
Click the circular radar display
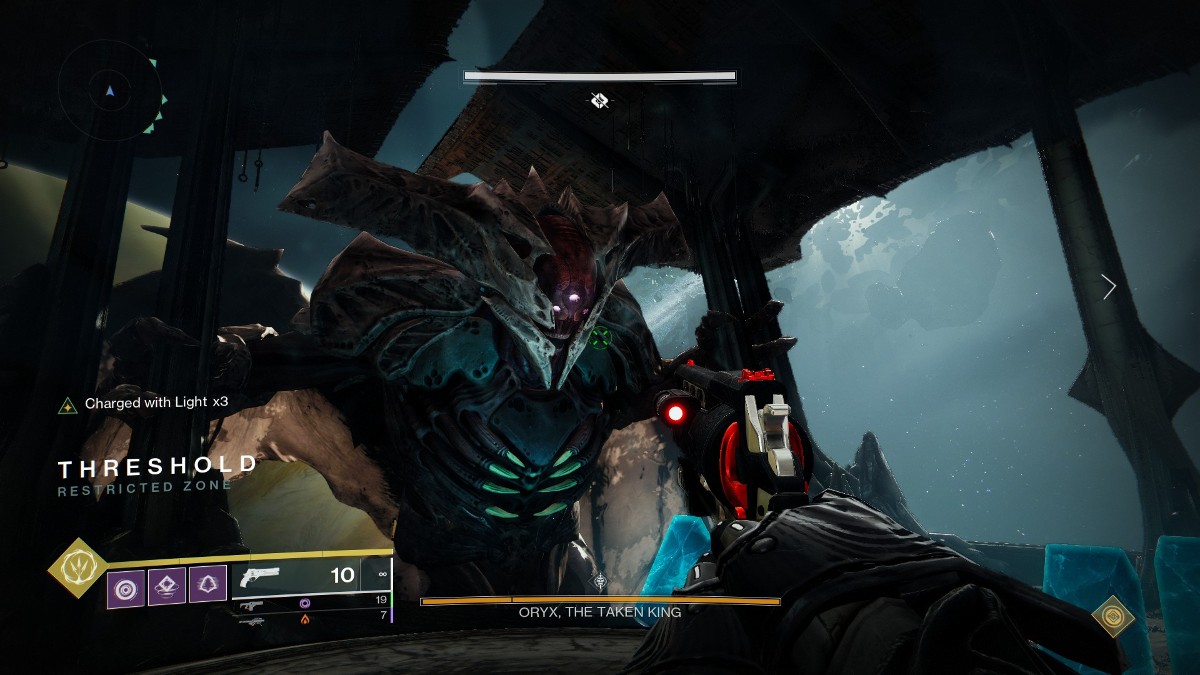pos(110,92)
